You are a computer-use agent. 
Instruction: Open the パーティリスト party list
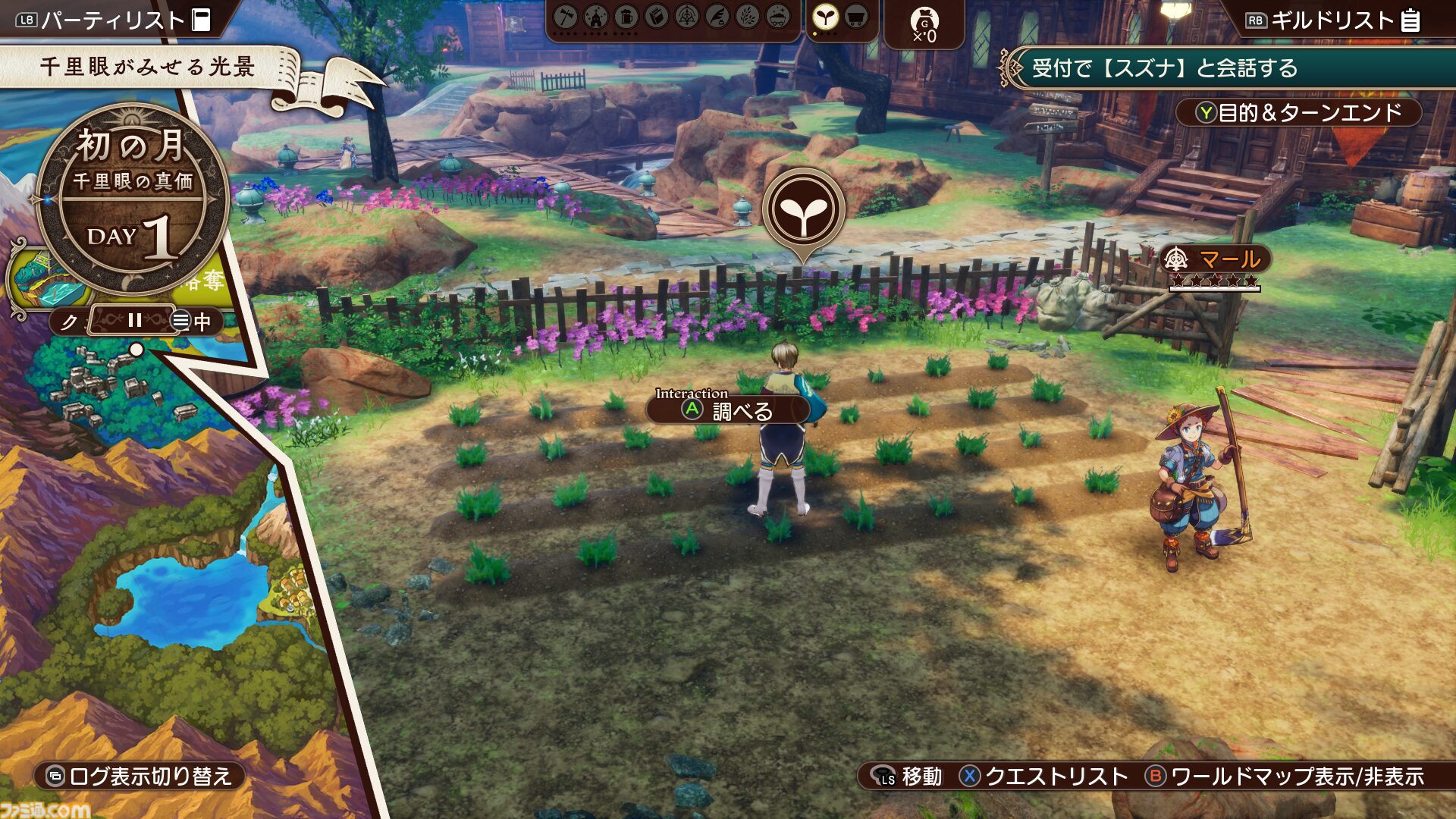click(114, 20)
